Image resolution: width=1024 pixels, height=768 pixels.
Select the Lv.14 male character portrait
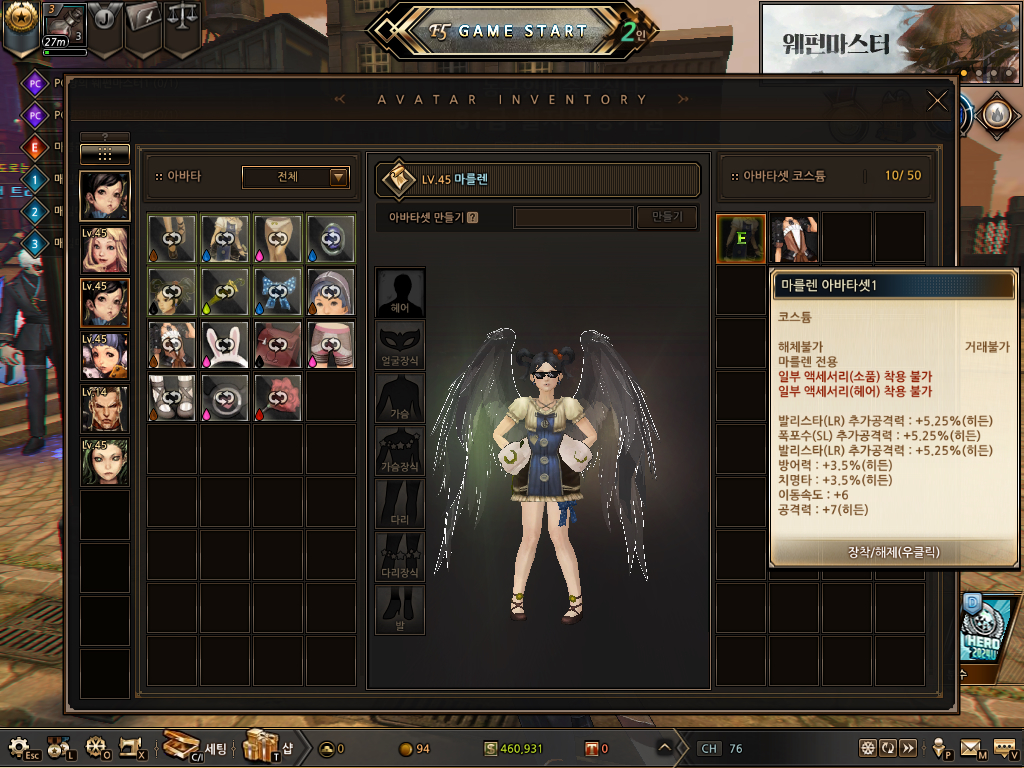104,409
